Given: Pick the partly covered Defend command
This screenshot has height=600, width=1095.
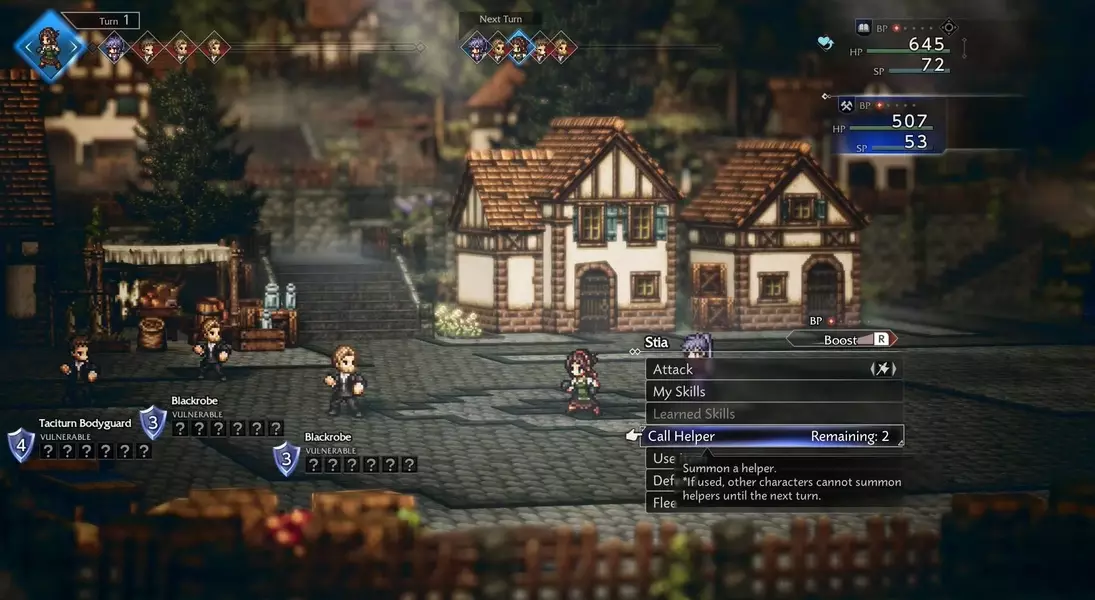Looking at the screenshot, I should [x=662, y=481].
